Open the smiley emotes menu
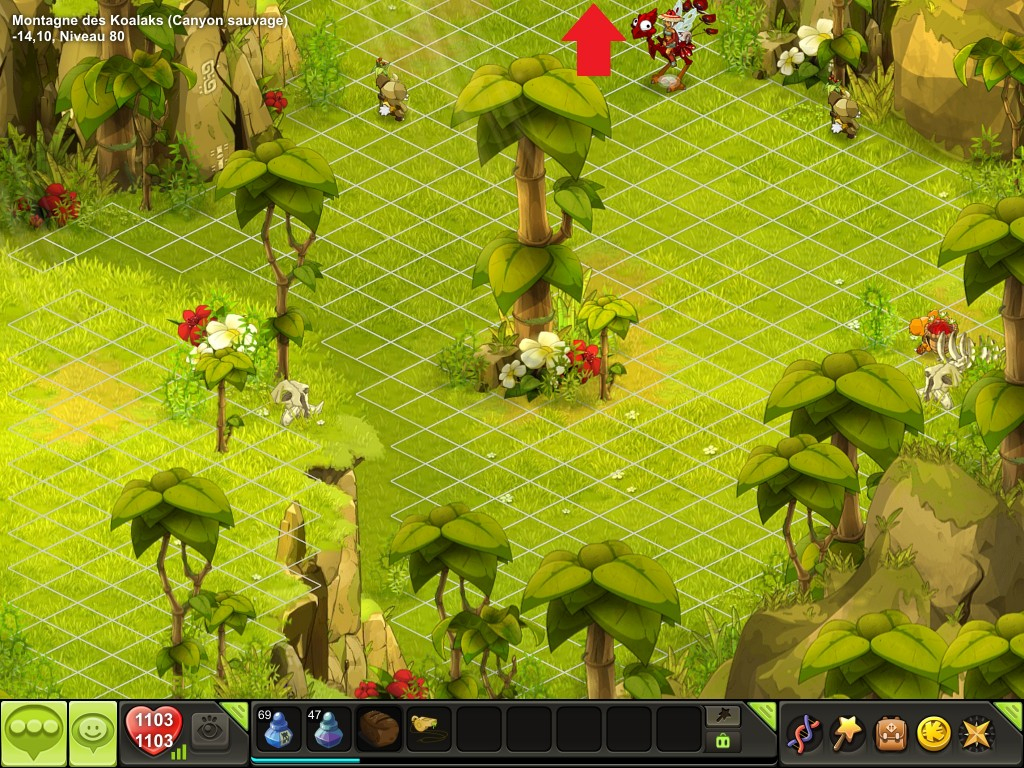The width and height of the screenshot is (1024, 768). pyautogui.click(x=92, y=733)
